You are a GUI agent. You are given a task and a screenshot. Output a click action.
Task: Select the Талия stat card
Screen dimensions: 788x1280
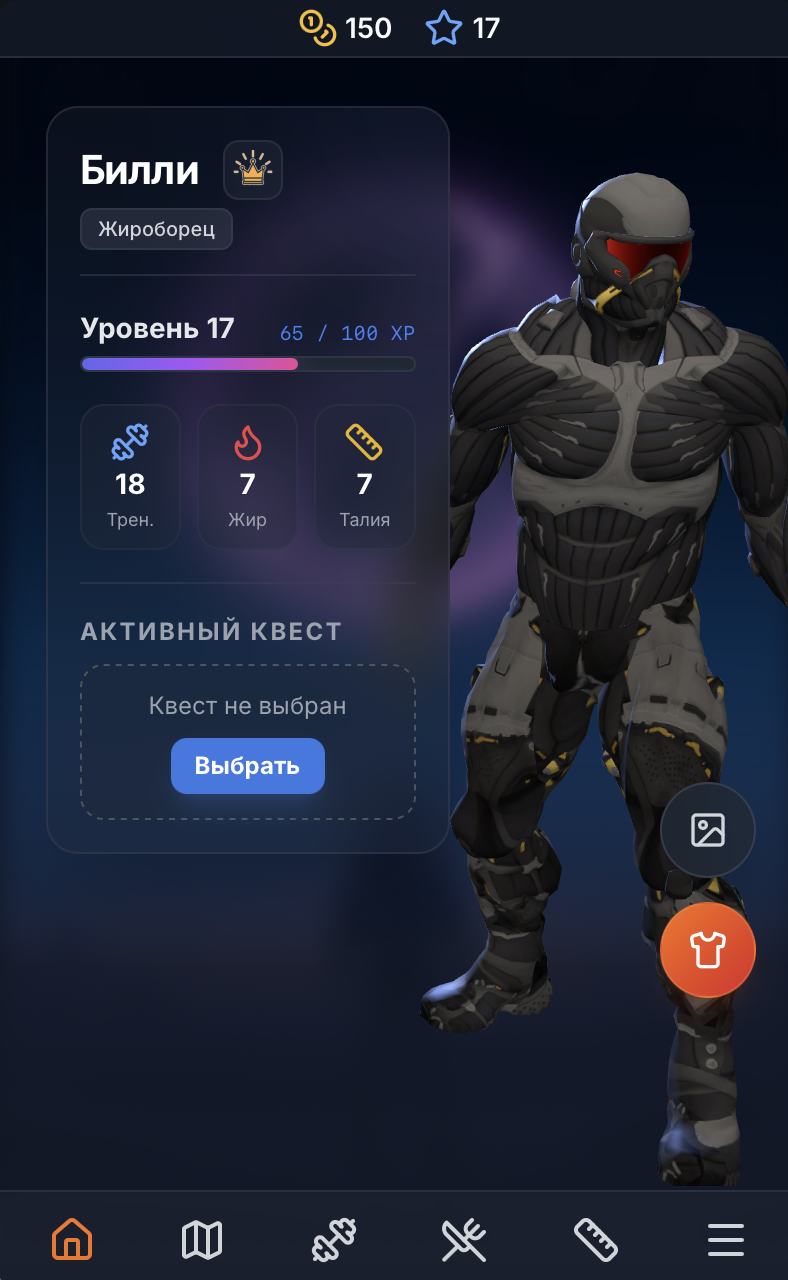(x=365, y=477)
